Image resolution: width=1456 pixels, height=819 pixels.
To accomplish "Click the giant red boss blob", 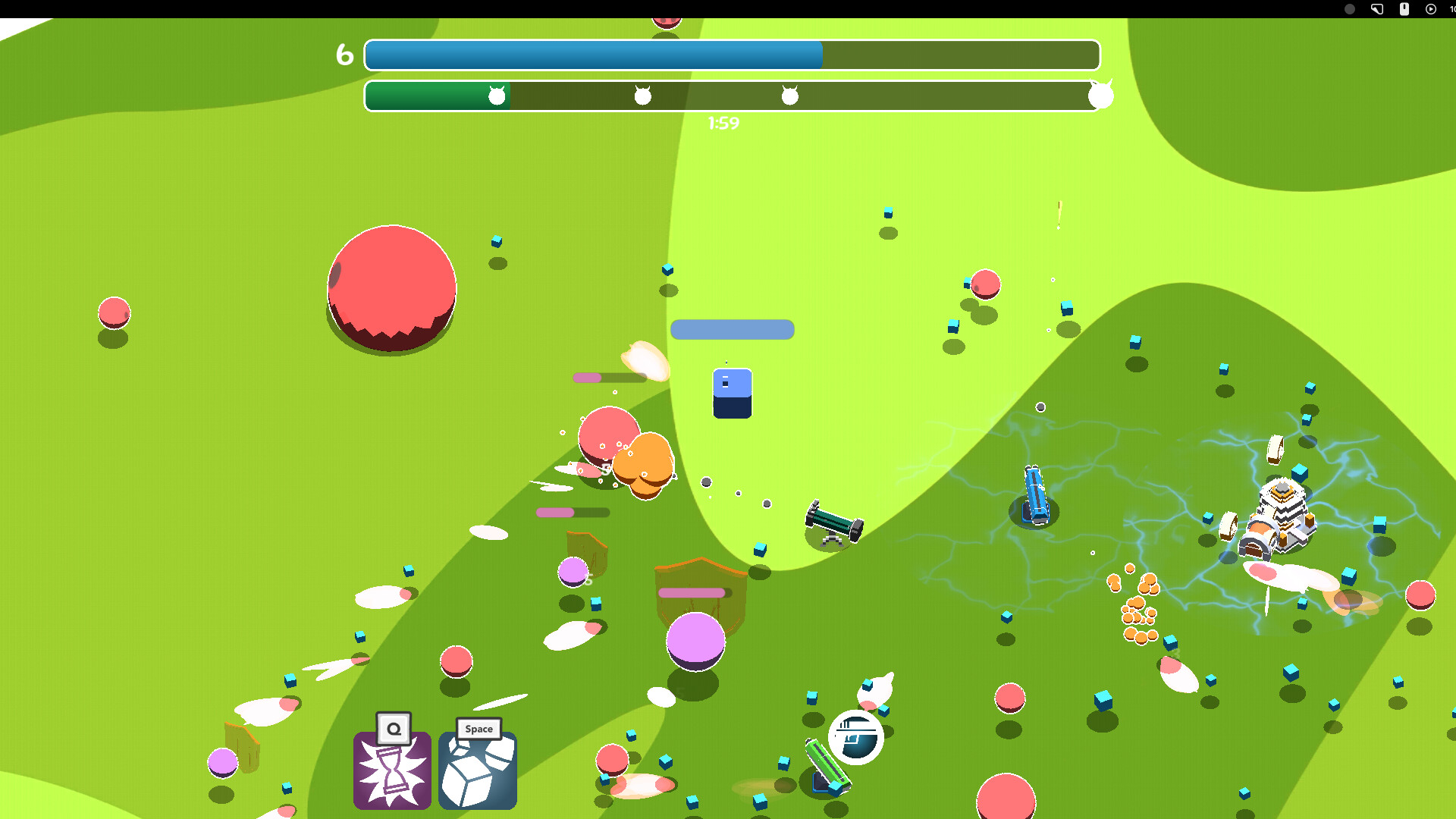I will 393,288.
